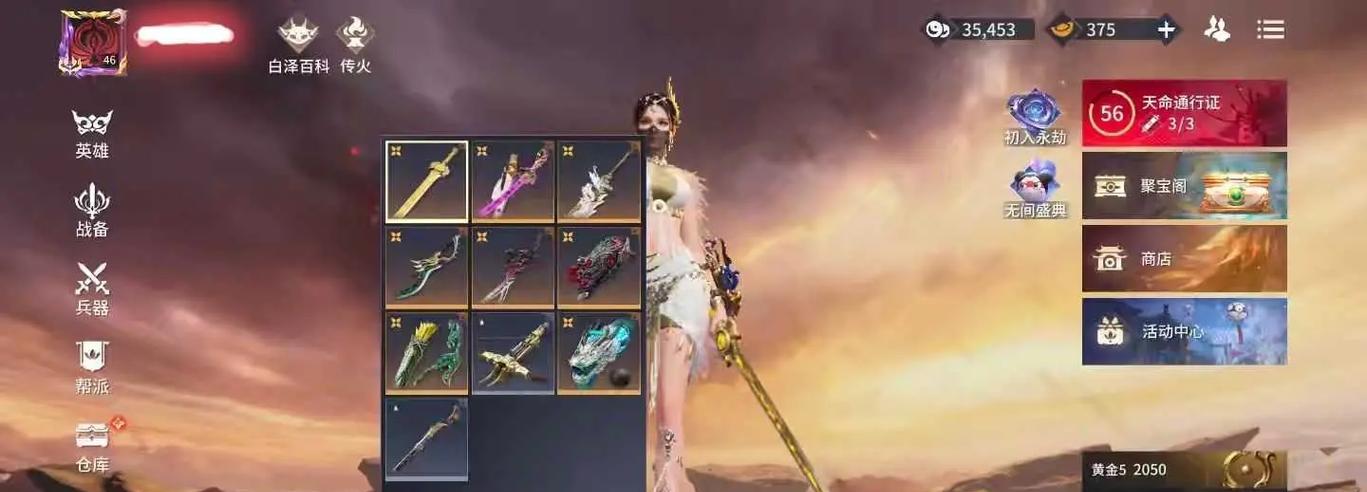Image resolution: width=1367 pixels, height=492 pixels.
Task: Add gold with the plus button
Action: (1166, 30)
